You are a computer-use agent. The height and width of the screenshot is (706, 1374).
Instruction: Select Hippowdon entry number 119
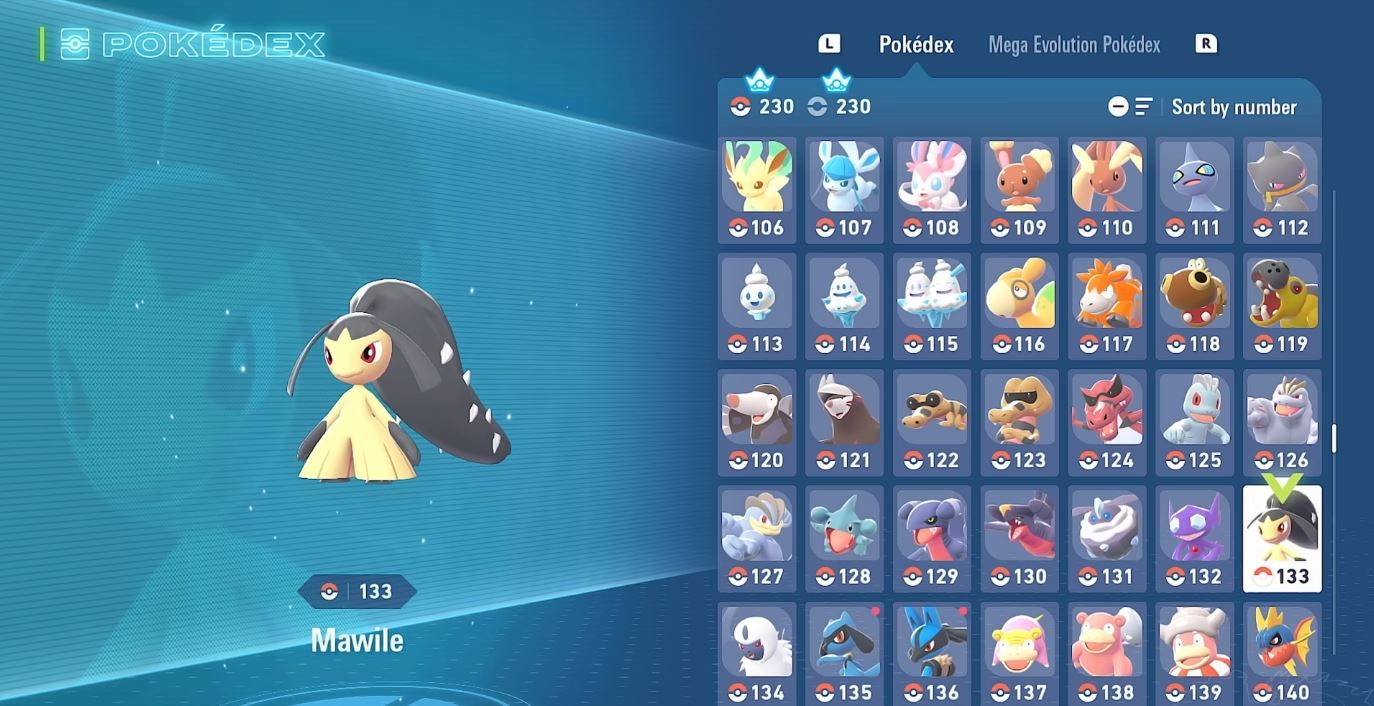coord(1282,306)
